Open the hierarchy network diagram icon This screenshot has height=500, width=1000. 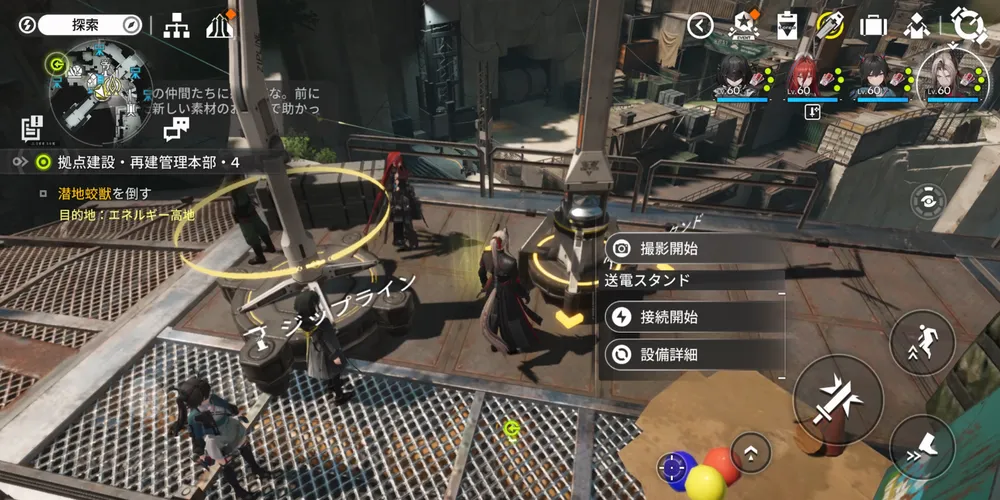[x=177, y=26]
